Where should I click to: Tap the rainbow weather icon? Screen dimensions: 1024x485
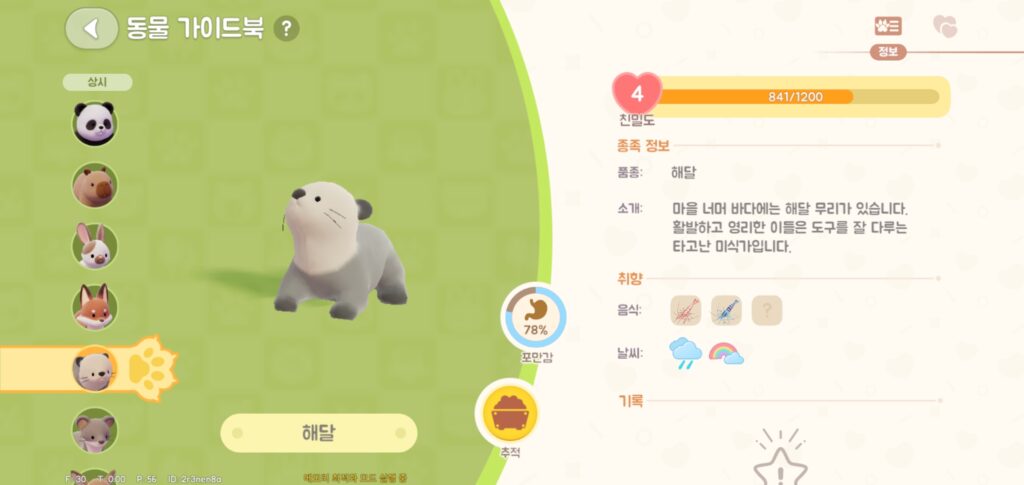[726, 353]
